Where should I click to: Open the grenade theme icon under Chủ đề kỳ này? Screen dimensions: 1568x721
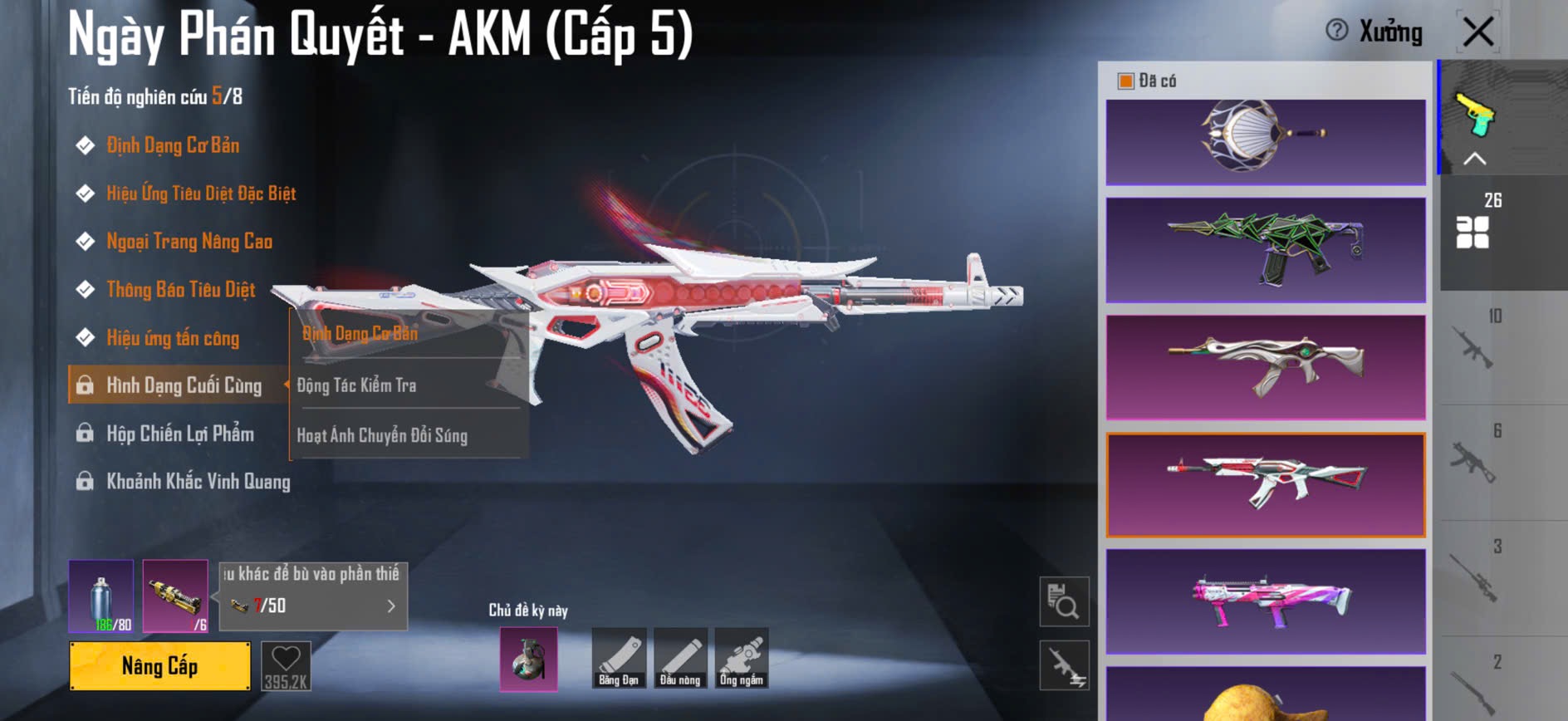528,659
